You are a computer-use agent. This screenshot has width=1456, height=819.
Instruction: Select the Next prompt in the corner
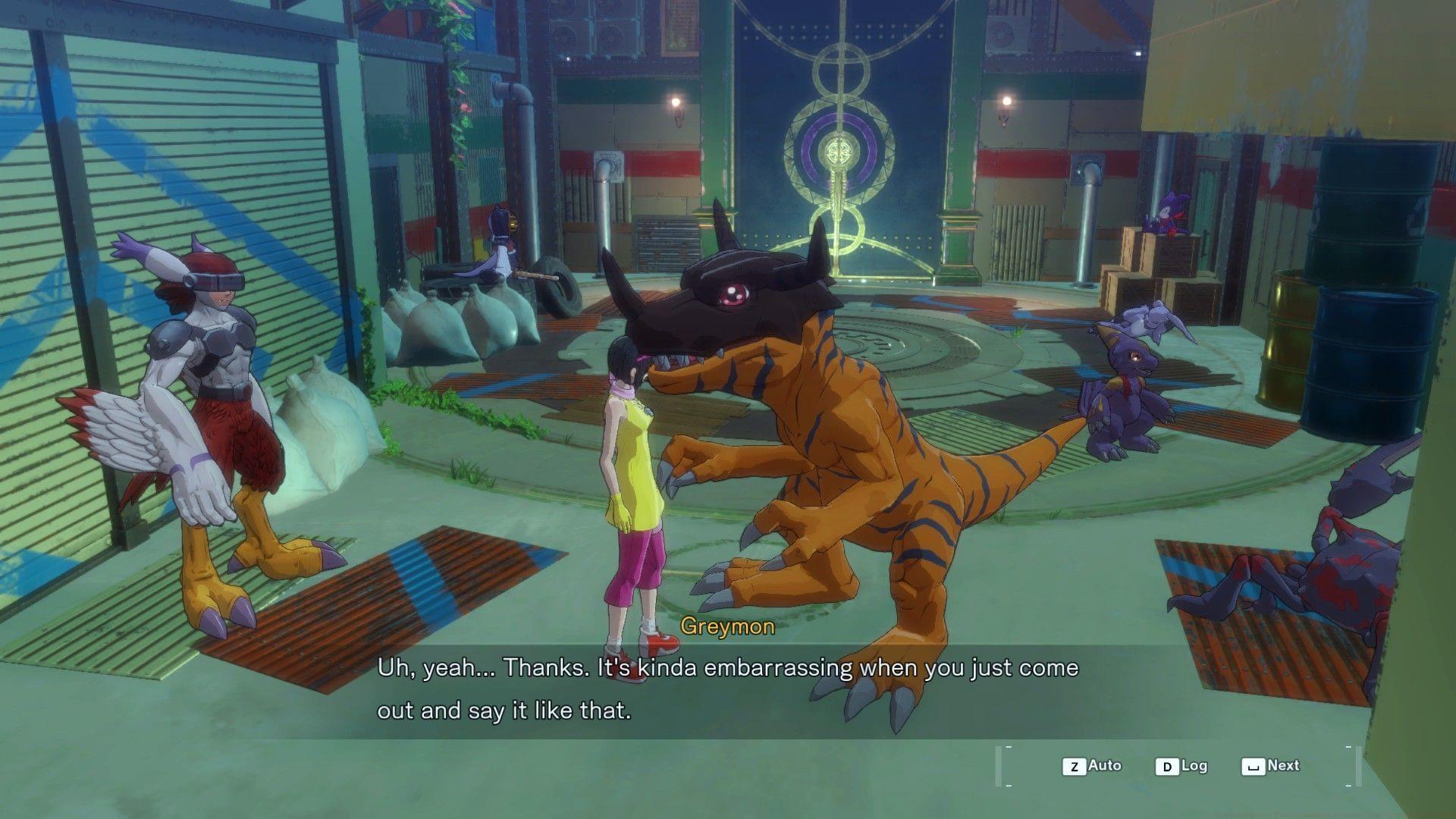pos(1282,766)
